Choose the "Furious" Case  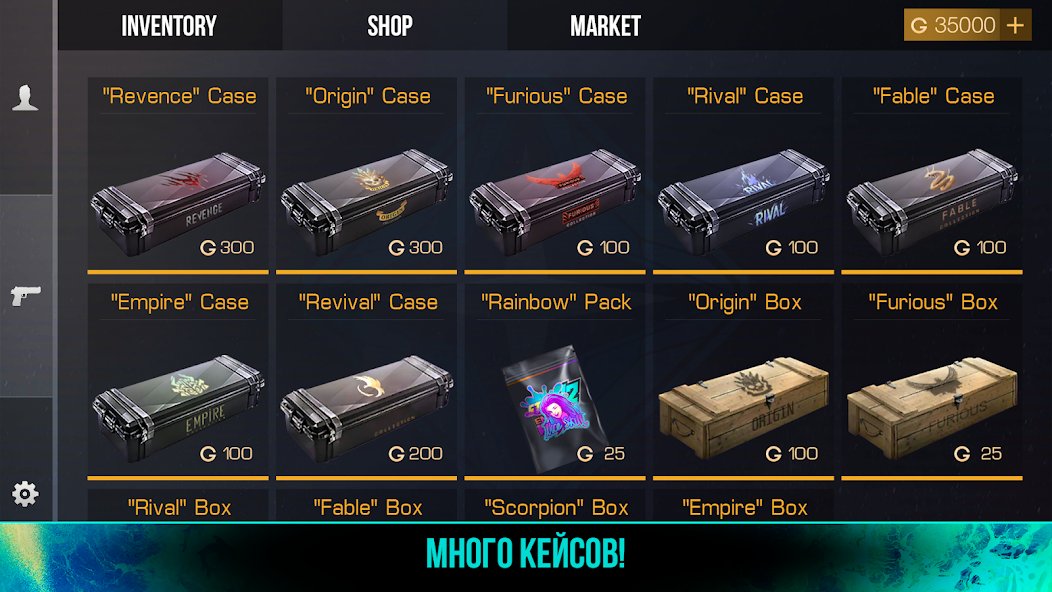(x=556, y=200)
